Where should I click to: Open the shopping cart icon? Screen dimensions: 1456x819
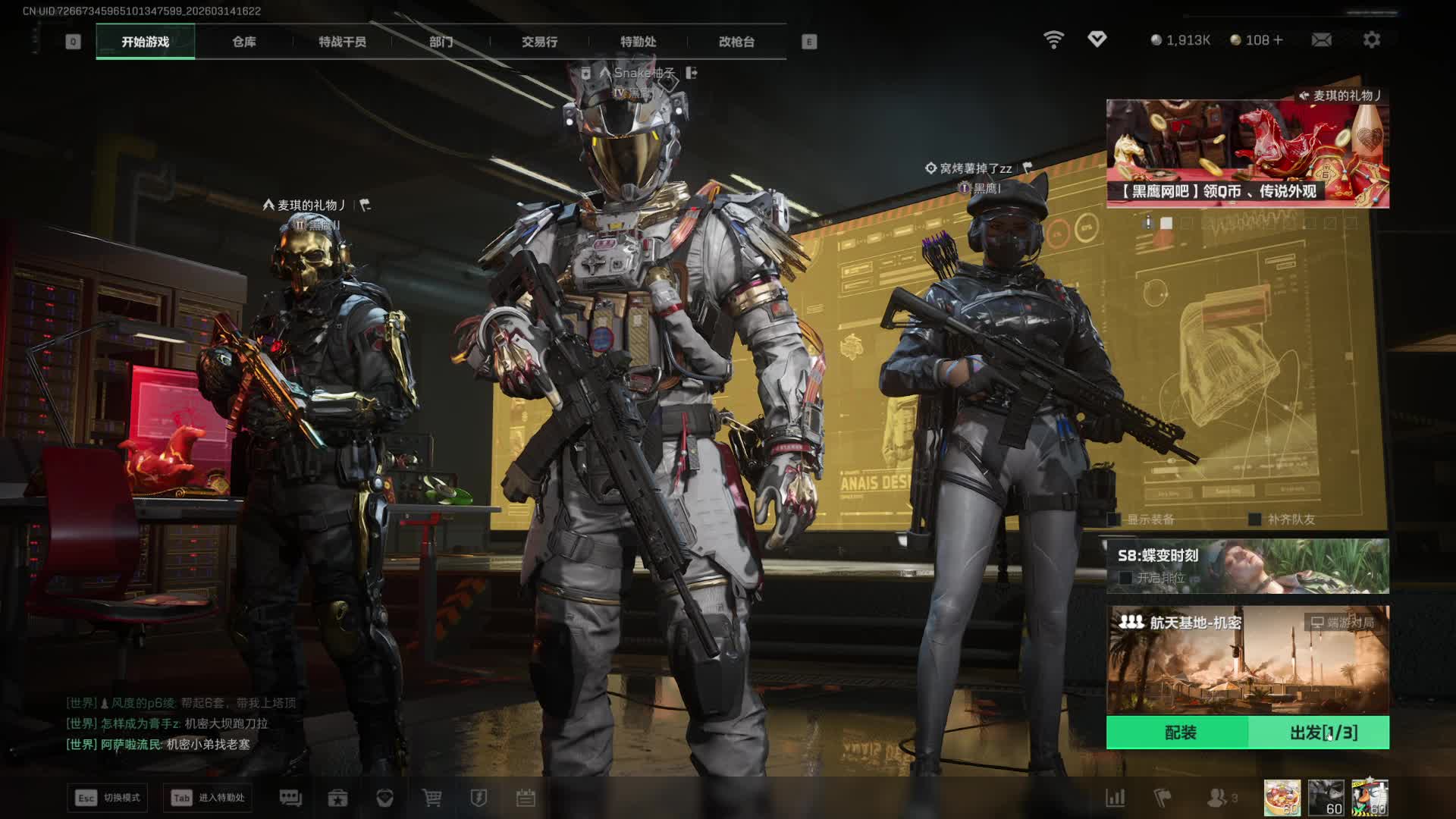431,798
